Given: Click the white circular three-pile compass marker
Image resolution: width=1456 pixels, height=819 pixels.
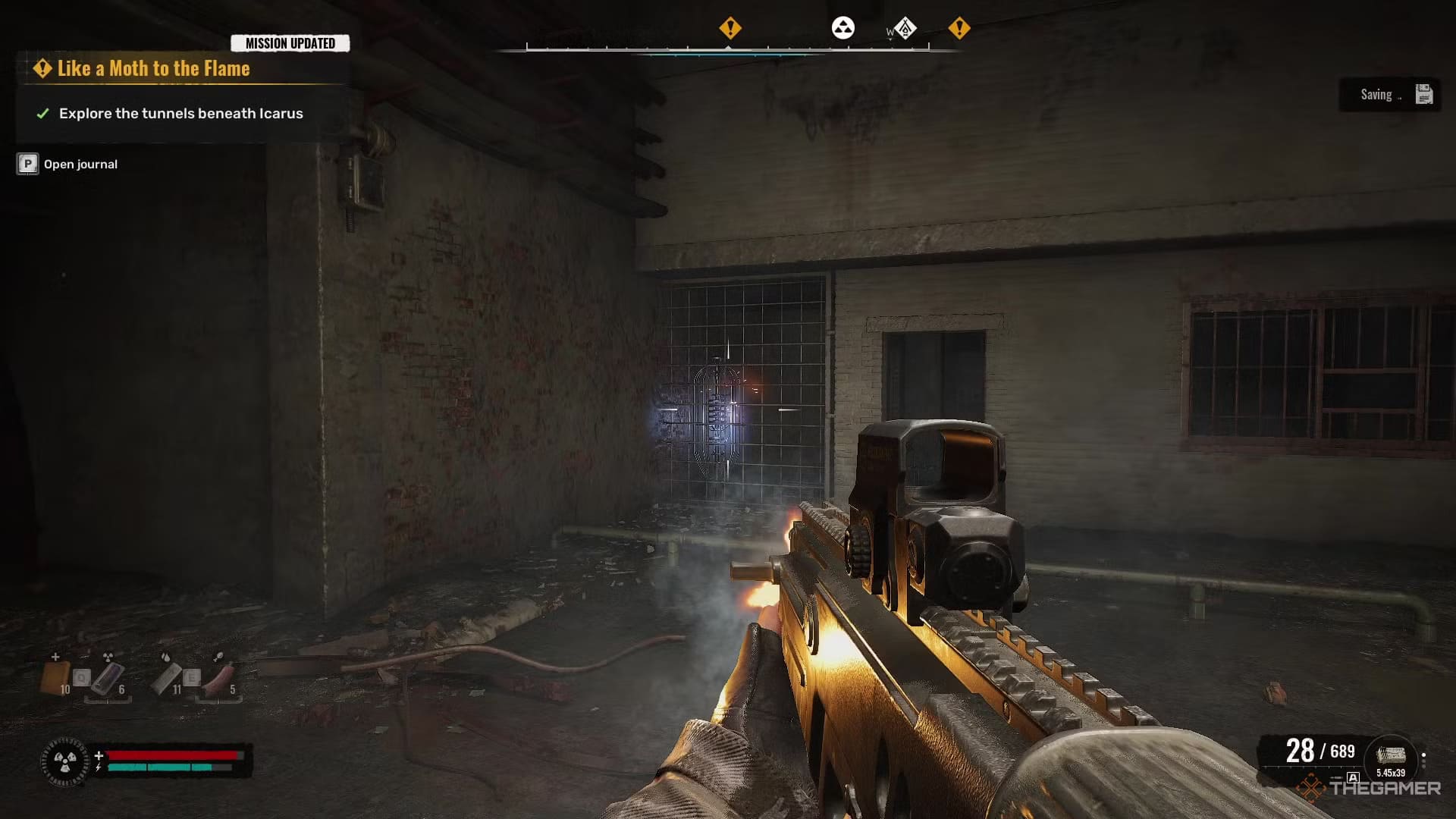Looking at the screenshot, I should pos(843,28).
